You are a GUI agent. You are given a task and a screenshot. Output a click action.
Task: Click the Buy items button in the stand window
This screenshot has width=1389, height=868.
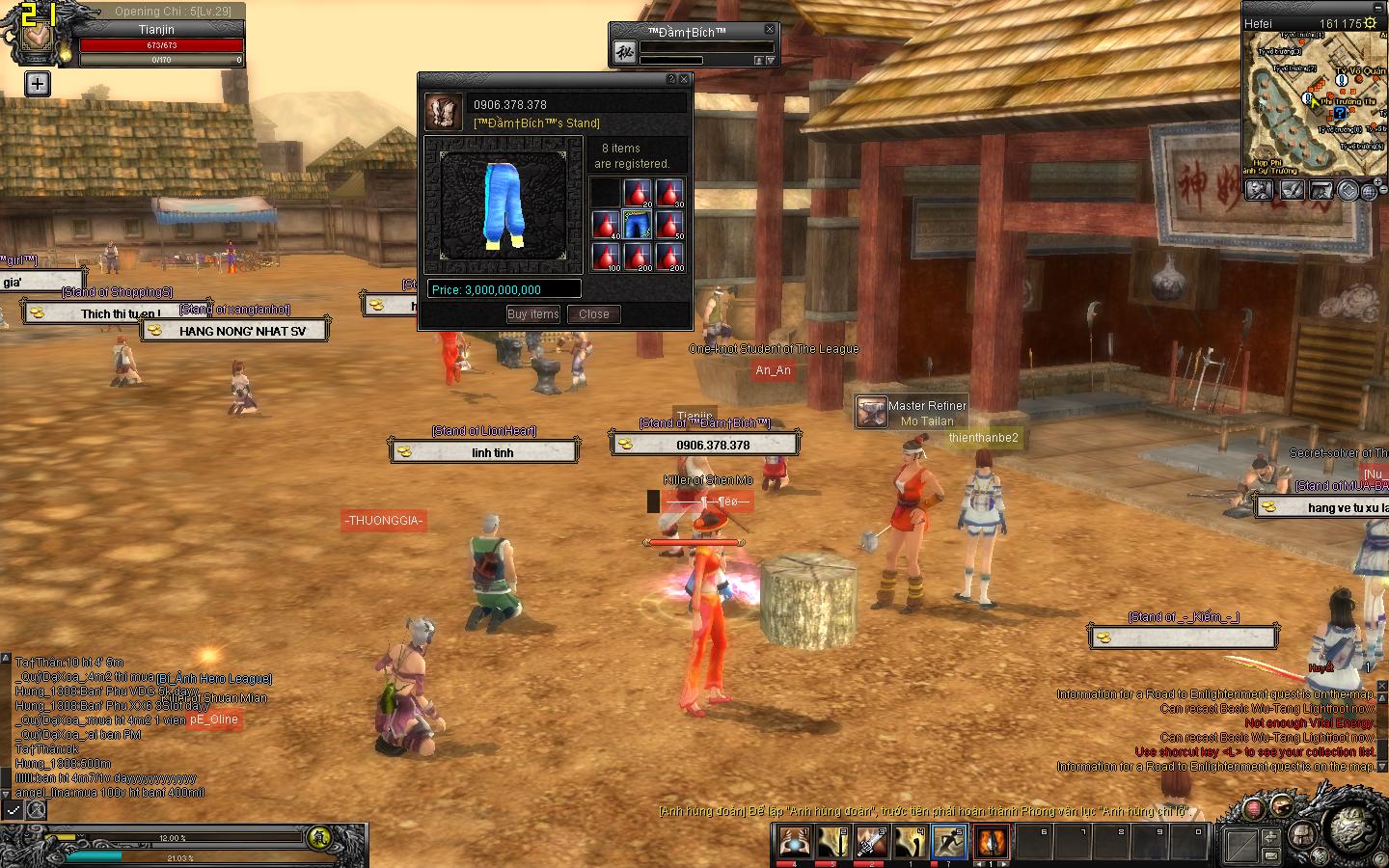(532, 313)
